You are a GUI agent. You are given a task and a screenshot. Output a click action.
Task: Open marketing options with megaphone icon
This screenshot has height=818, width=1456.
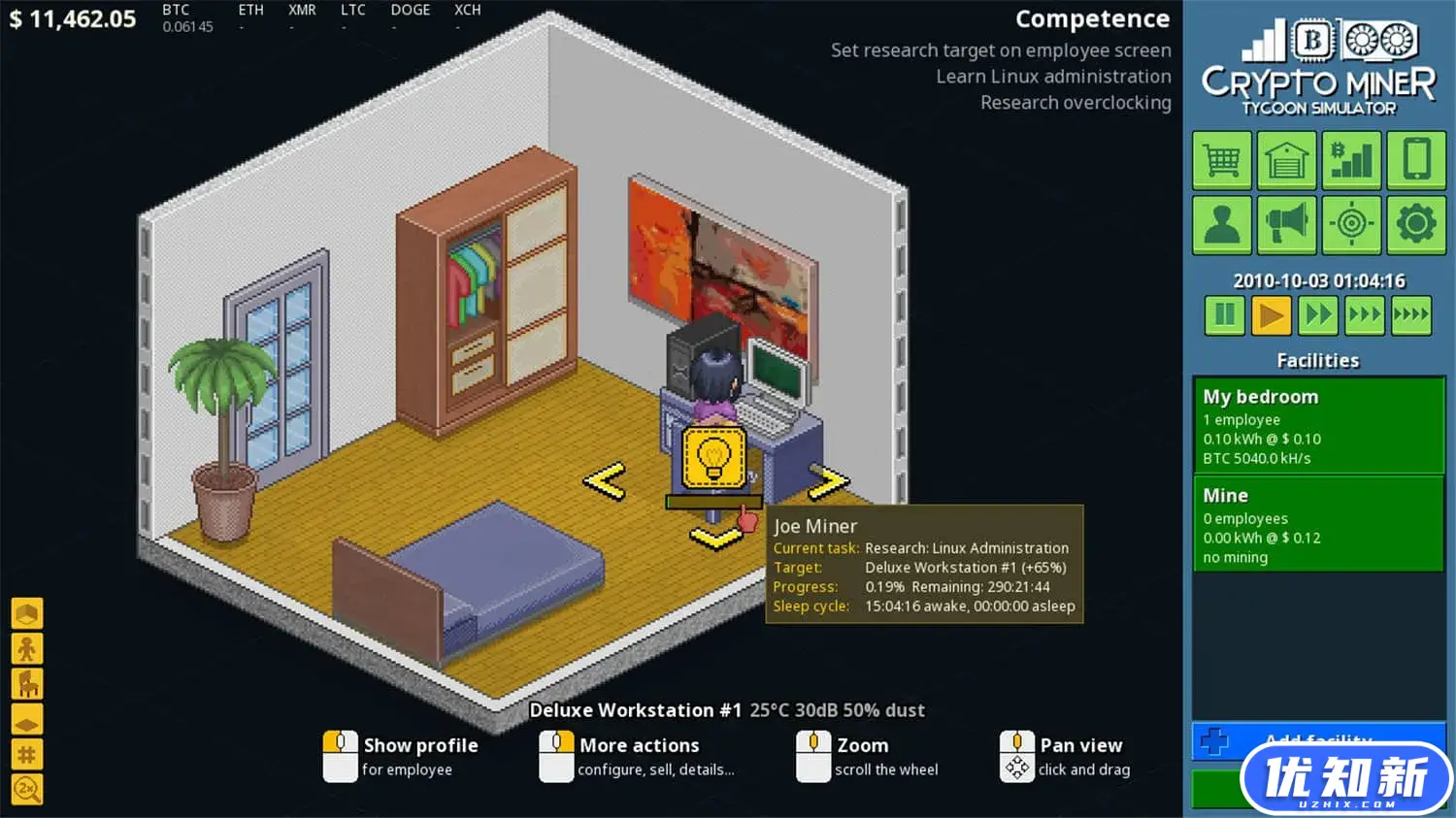coord(1286,223)
